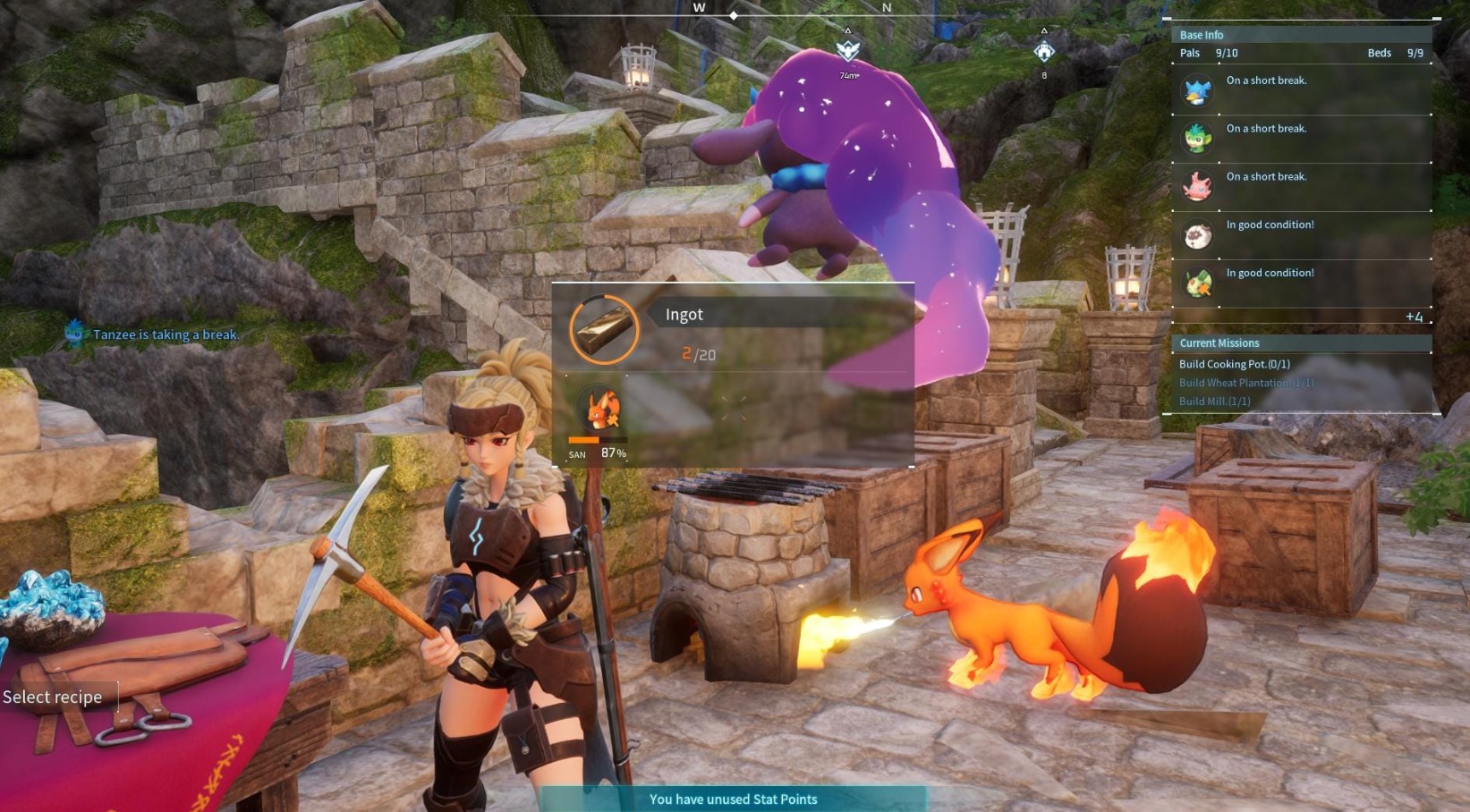Screen dimensions: 1470x812
Task: Open the Build Cooking Pot mission
Action: [1234, 364]
